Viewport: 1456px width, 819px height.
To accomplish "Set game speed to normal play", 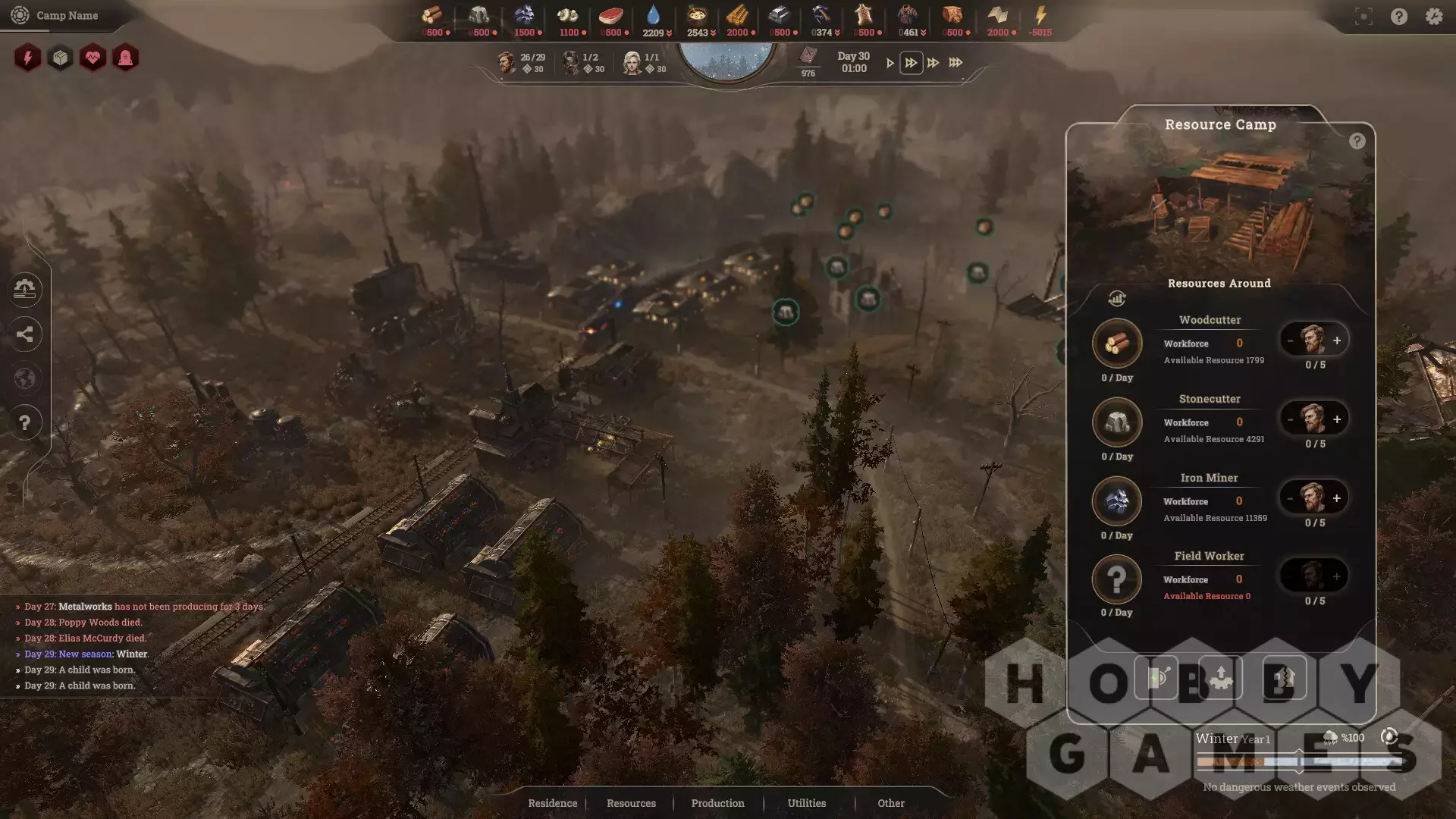I will [890, 63].
